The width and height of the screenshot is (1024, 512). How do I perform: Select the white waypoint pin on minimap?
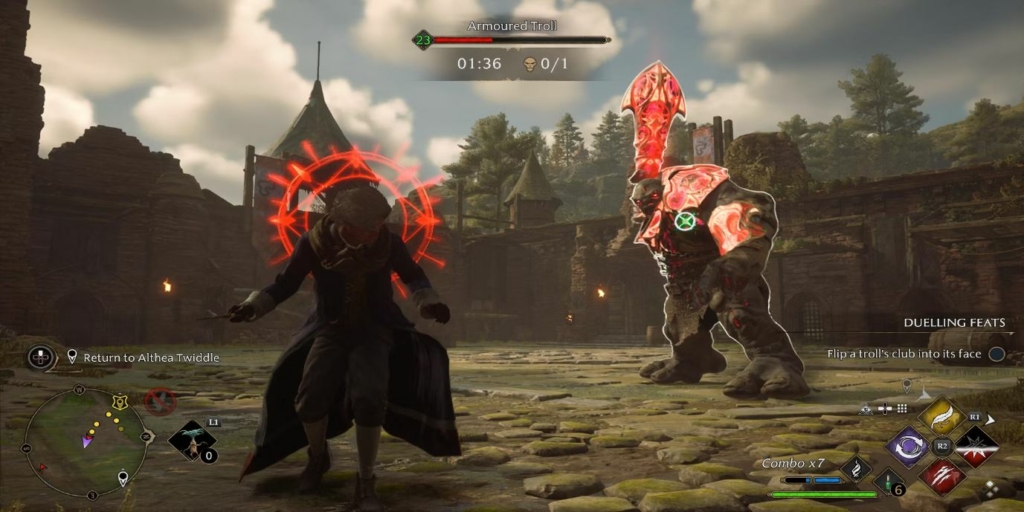pos(123,478)
